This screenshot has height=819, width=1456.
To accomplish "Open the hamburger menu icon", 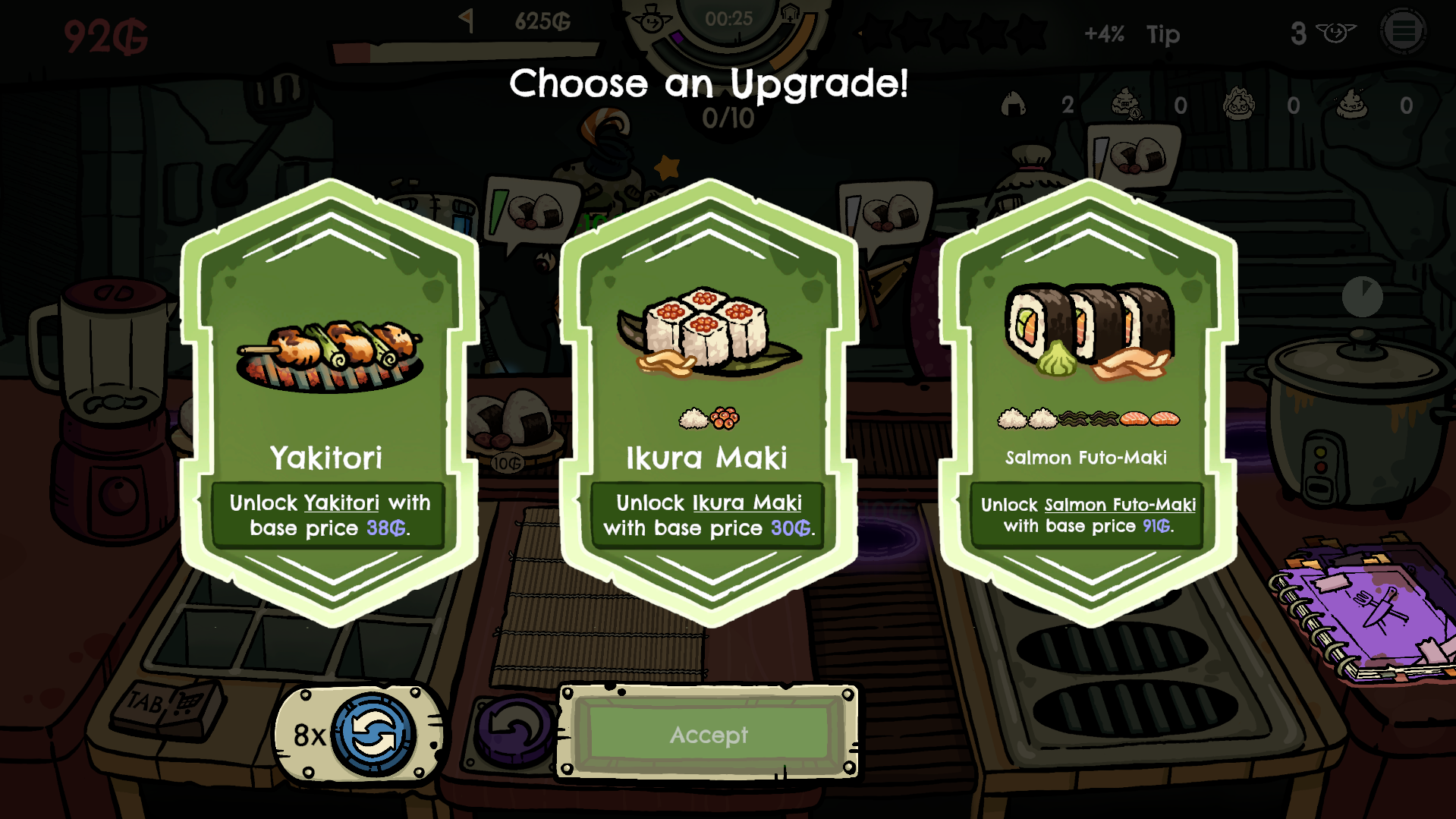I will [1403, 32].
